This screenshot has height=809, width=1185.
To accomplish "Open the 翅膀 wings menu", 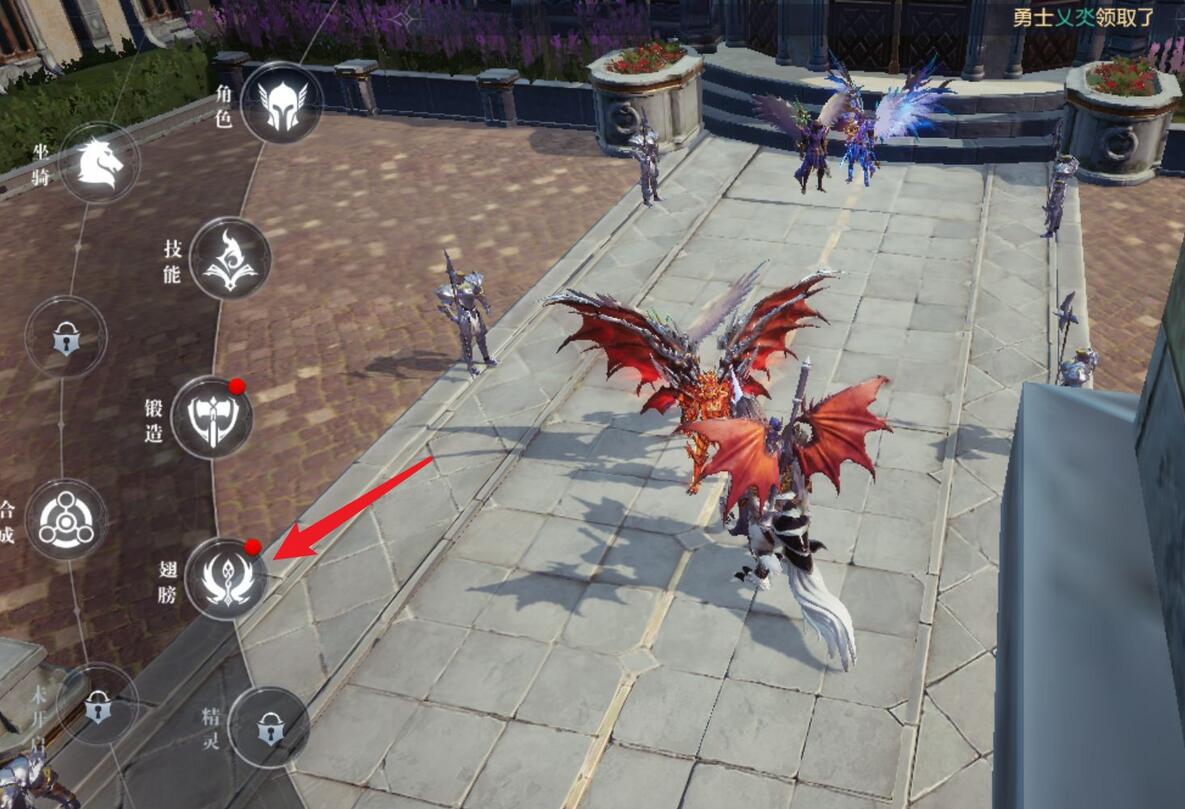I will [x=226, y=578].
